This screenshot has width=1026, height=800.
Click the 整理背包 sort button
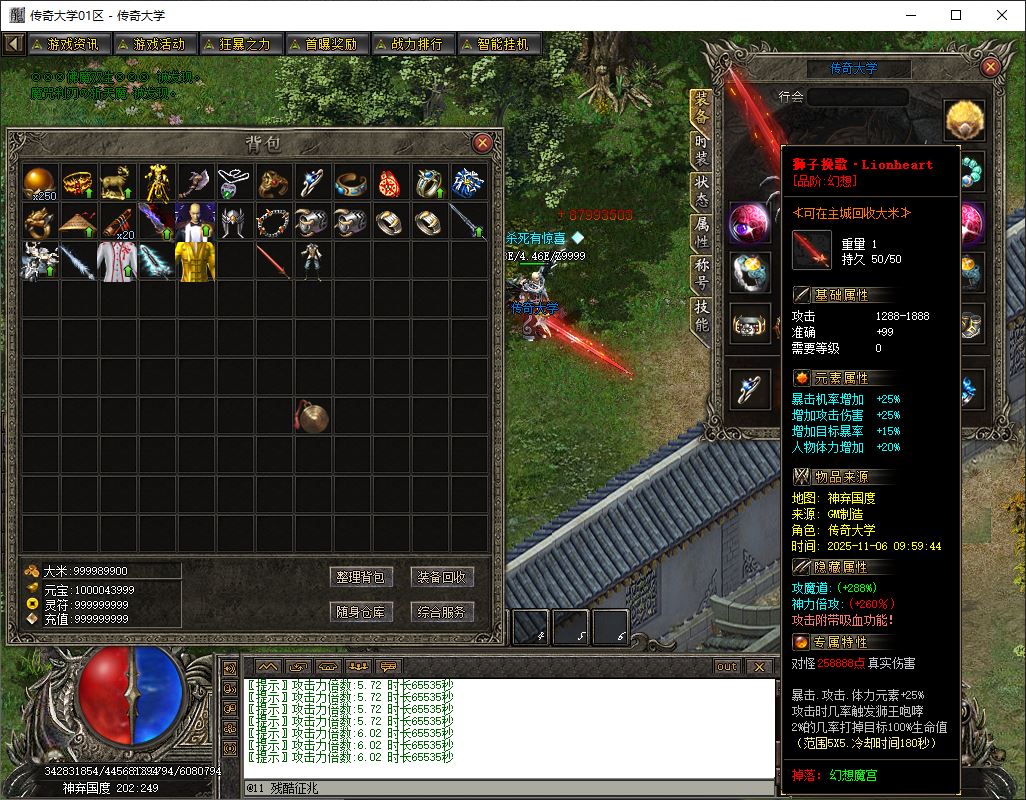coord(360,577)
